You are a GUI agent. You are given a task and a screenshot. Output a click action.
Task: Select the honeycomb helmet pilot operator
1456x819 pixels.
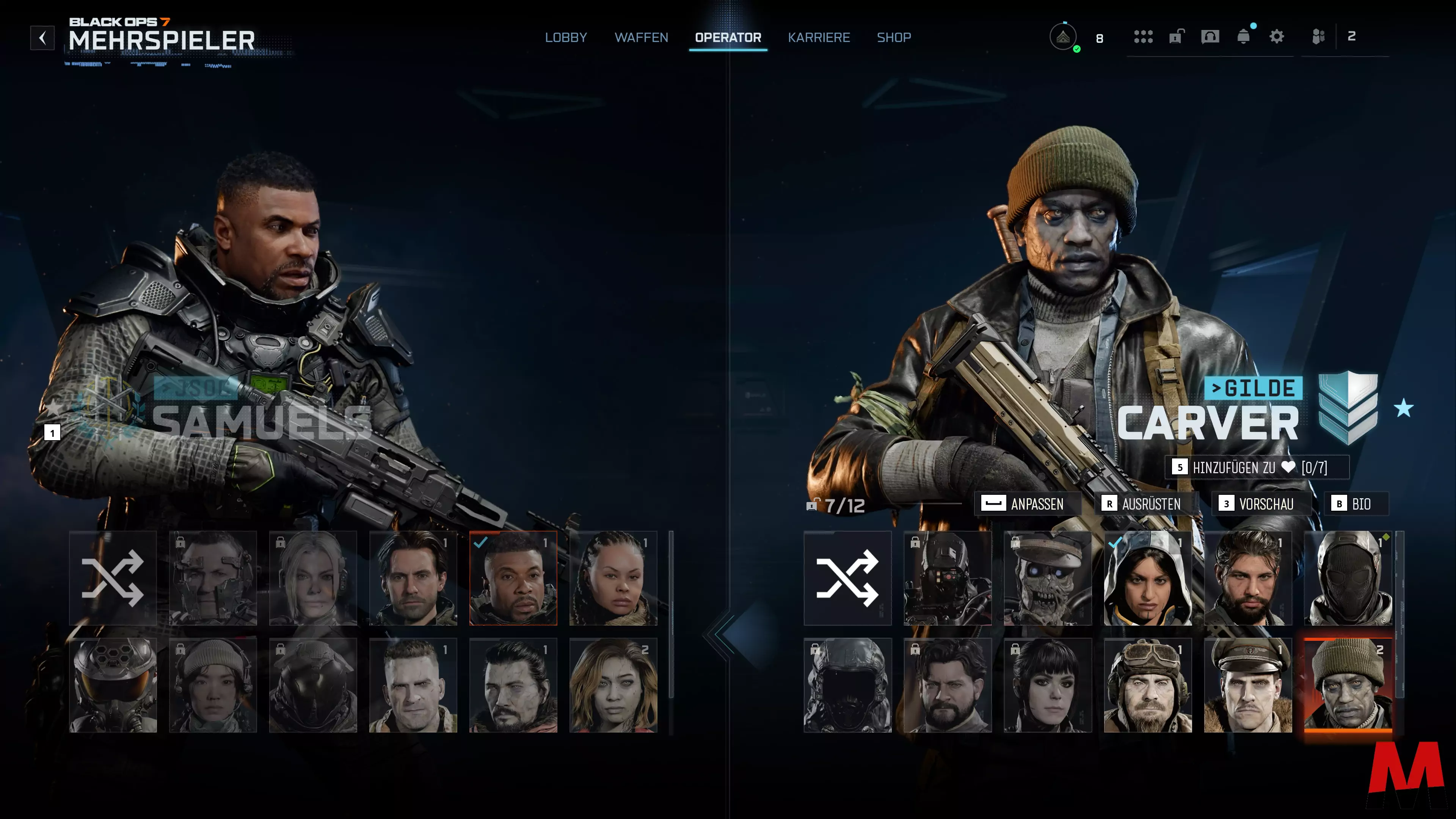[x=113, y=685]
